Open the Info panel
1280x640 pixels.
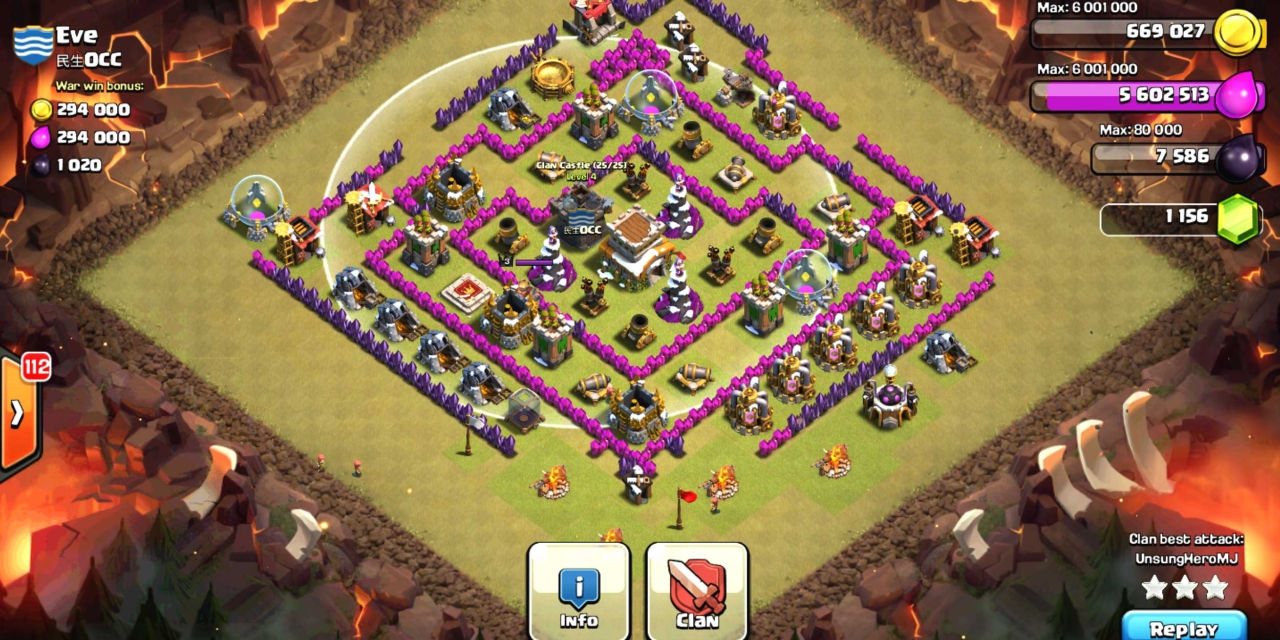[x=578, y=592]
